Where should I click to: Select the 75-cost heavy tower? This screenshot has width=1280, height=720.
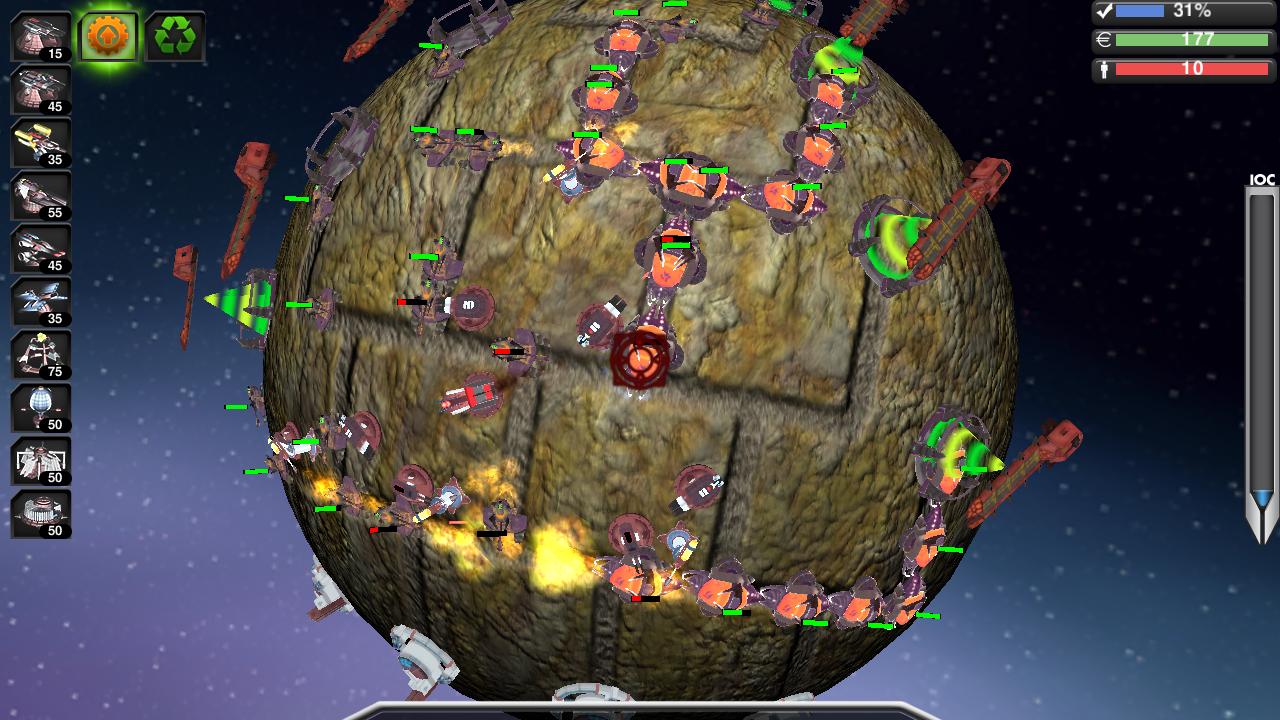point(40,355)
